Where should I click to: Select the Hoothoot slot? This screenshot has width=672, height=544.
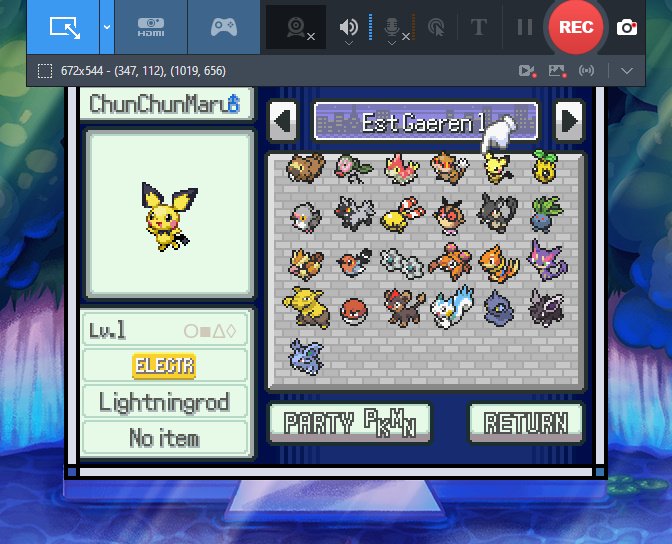pyautogui.click(x=448, y=214)
